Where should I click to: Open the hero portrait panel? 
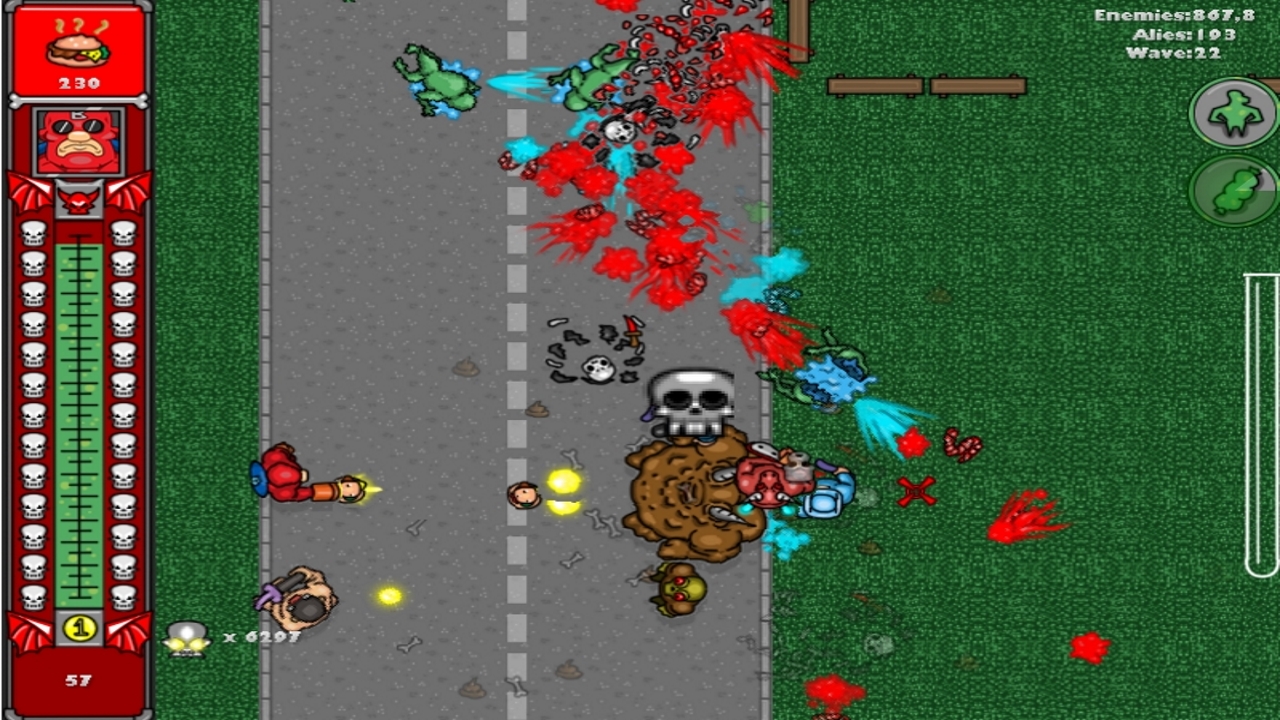tap(77, 140)
